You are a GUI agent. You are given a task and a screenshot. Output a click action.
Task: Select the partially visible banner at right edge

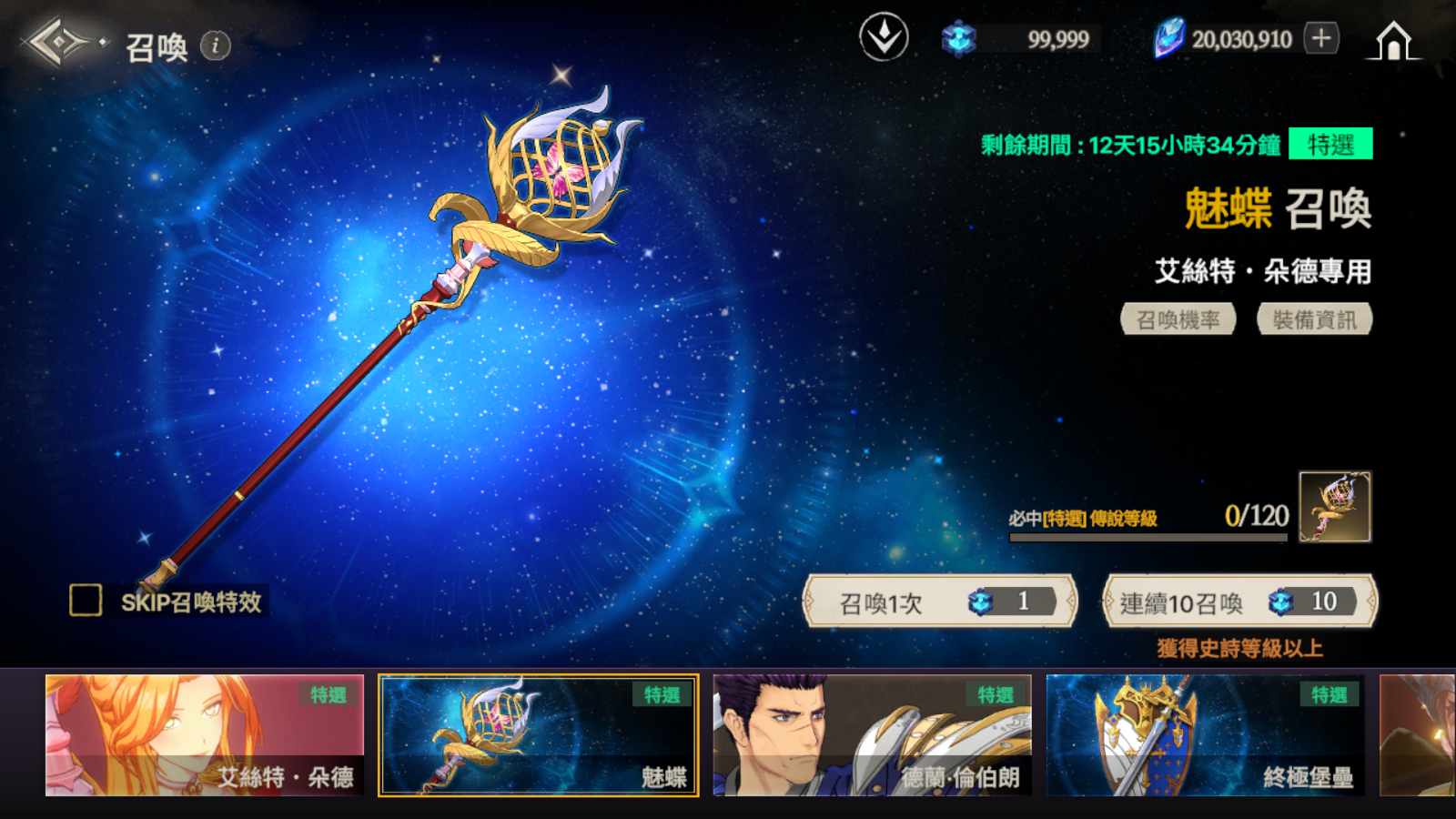pos(1418,735)
